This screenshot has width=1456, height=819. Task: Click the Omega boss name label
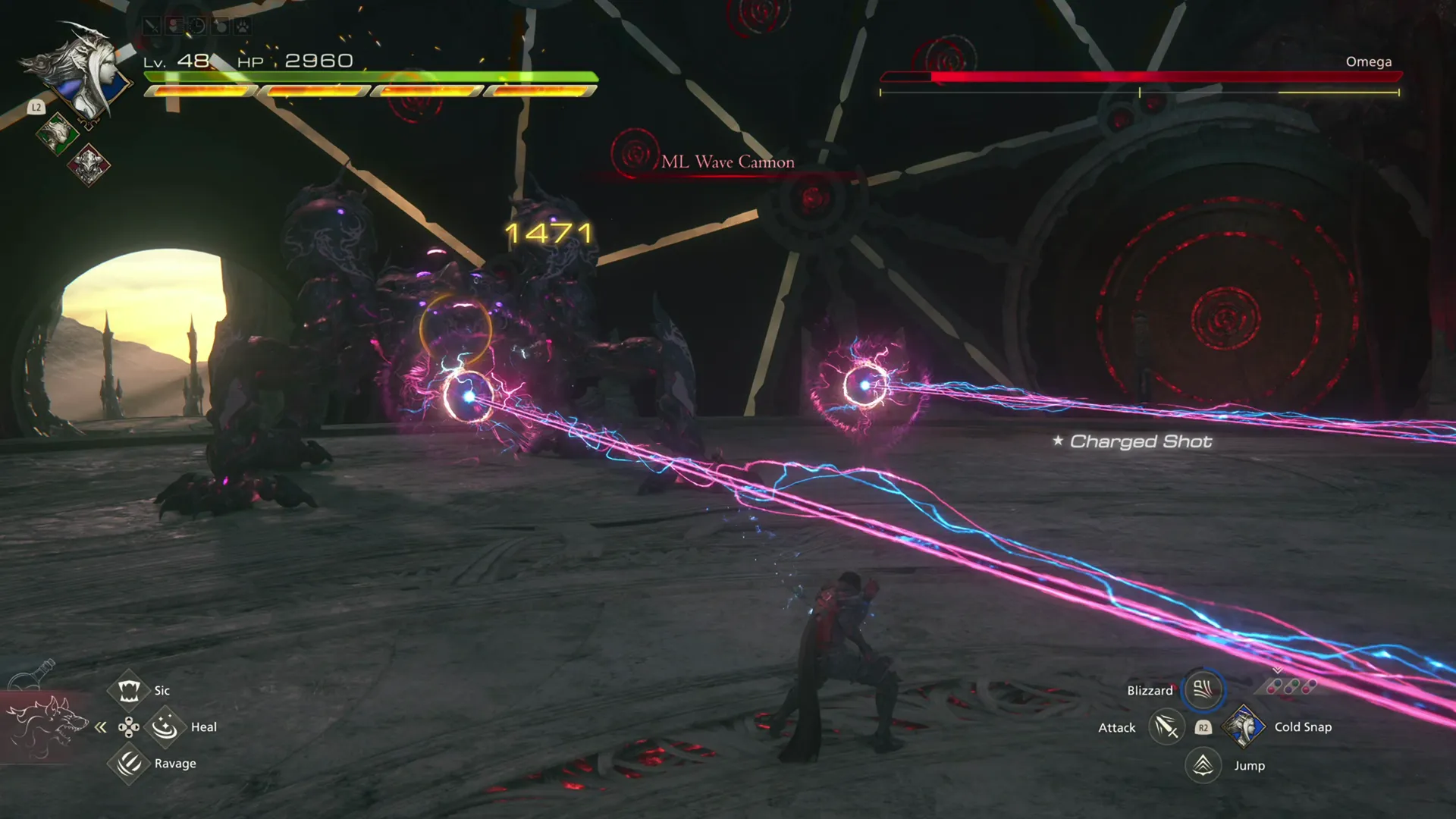pos(1367,61)
